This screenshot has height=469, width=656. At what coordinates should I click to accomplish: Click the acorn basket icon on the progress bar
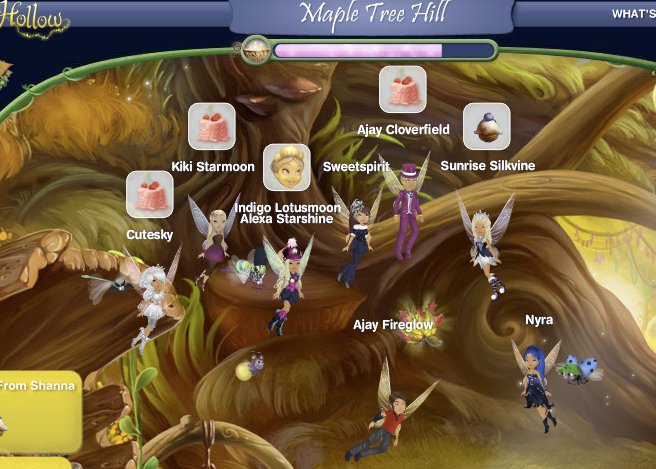(x=255, y=48)
